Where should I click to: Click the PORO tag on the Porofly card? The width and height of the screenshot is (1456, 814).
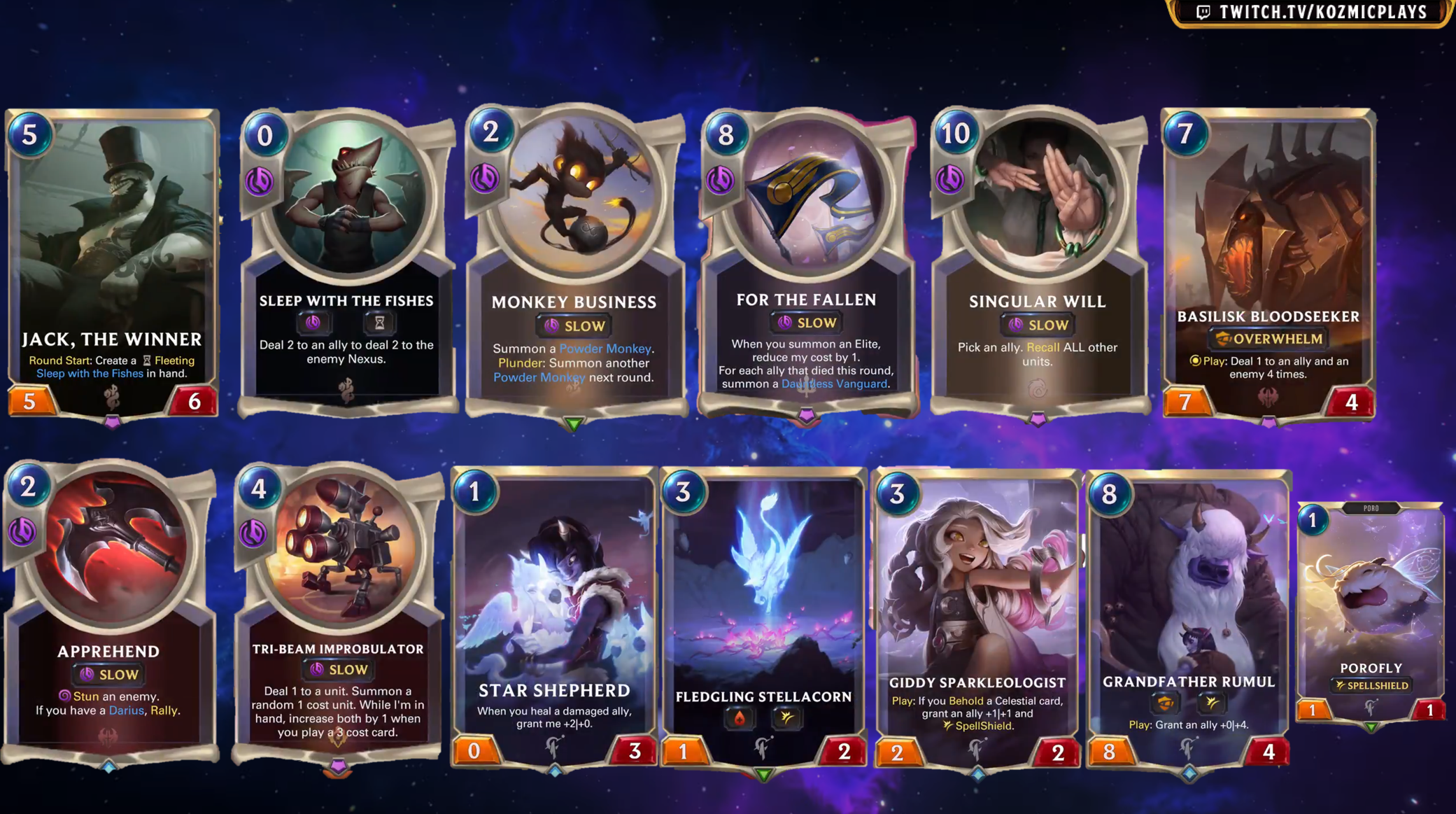pos(1370,509)
